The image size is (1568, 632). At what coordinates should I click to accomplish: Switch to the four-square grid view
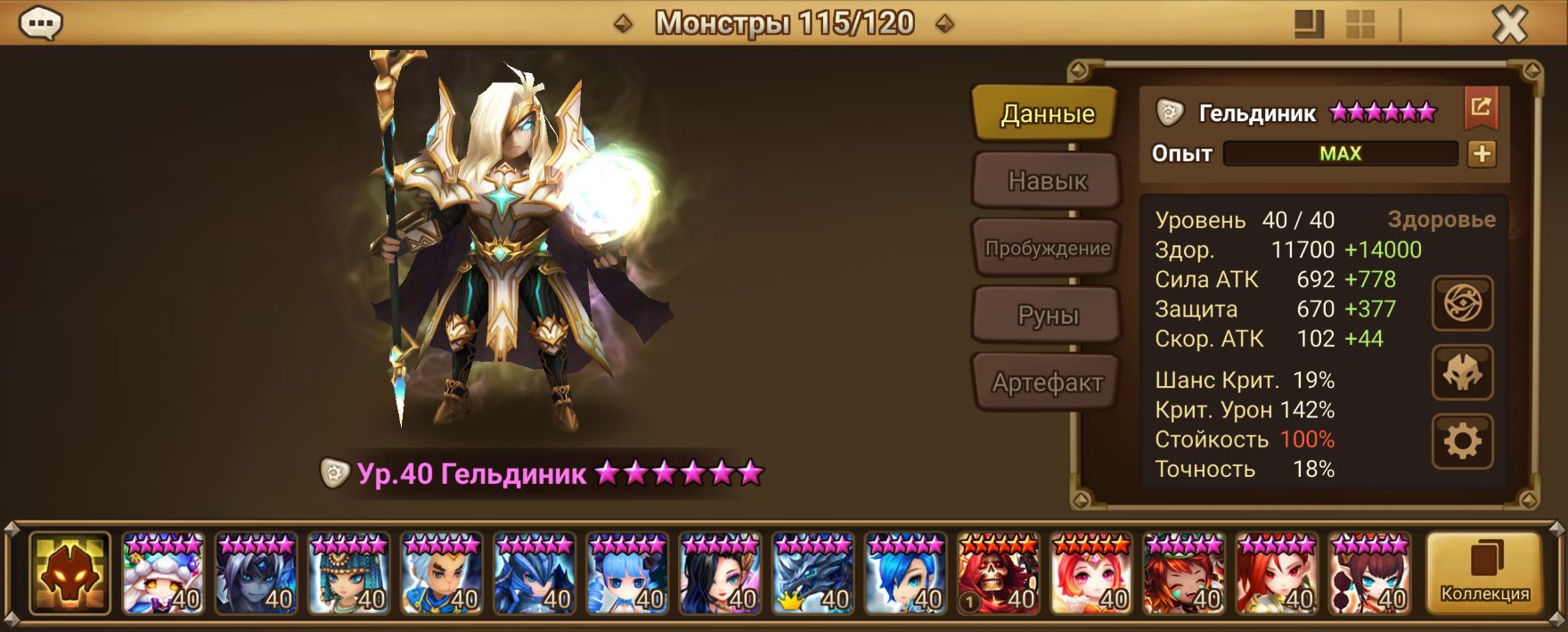pyautogui.click(x=1360, y=24)
